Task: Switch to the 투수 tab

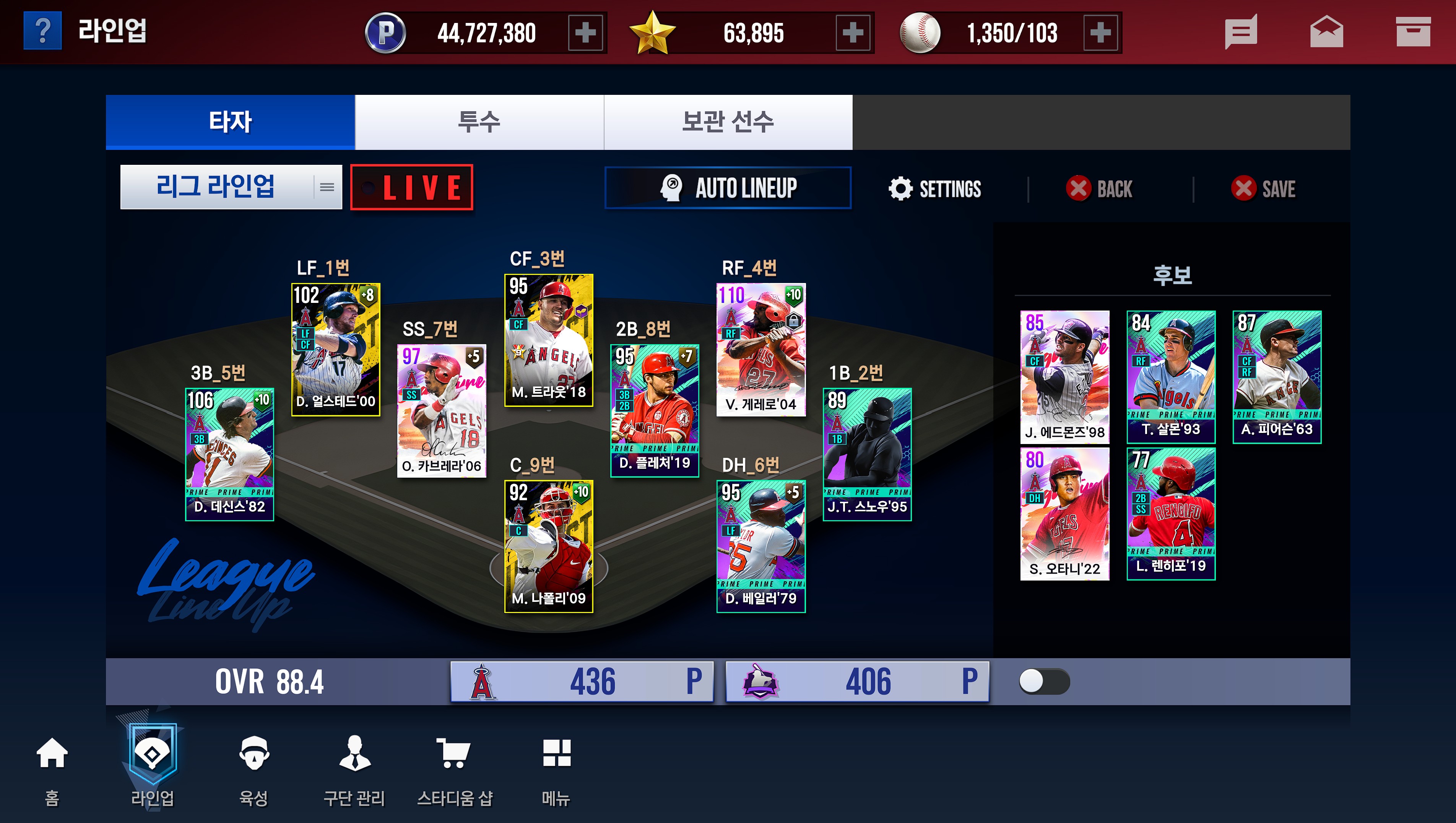Action: pos(479,122)
